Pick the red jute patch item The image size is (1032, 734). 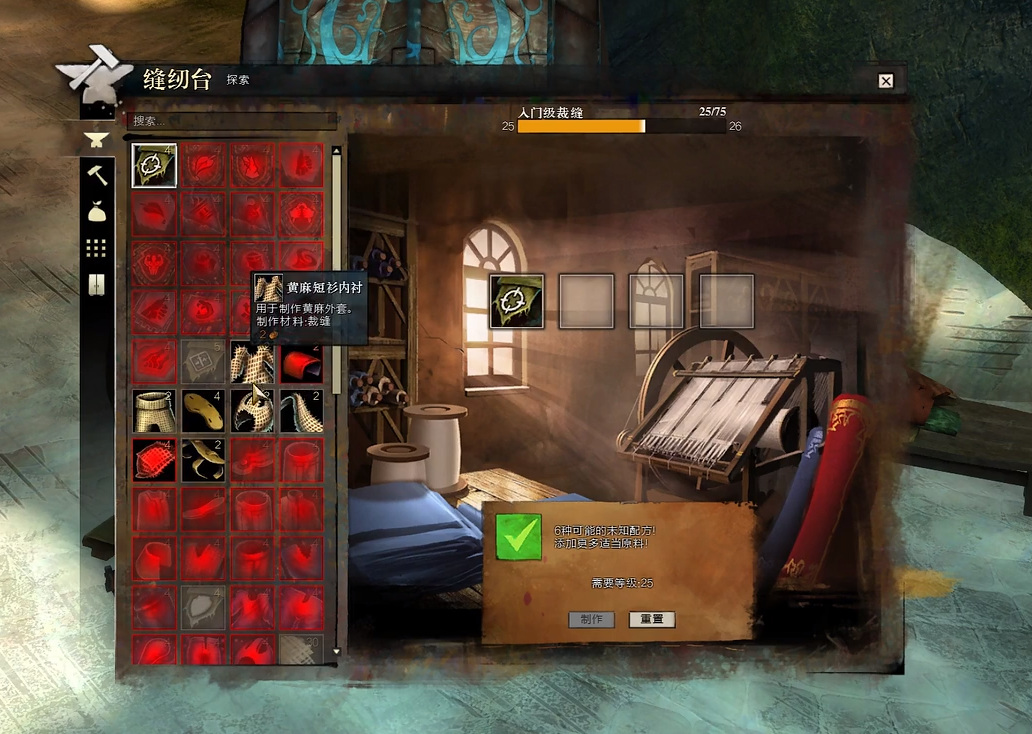(155, 460)
